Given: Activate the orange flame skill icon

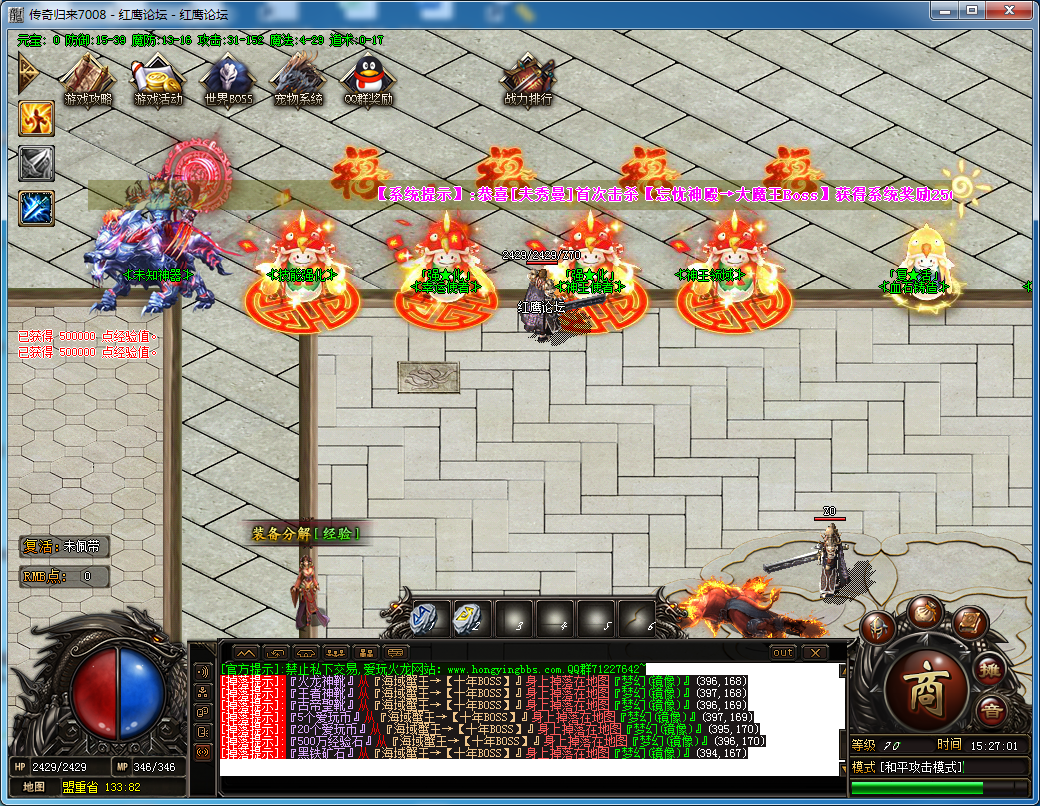Looking at the screenshot, I should click(x=36, y=119).
